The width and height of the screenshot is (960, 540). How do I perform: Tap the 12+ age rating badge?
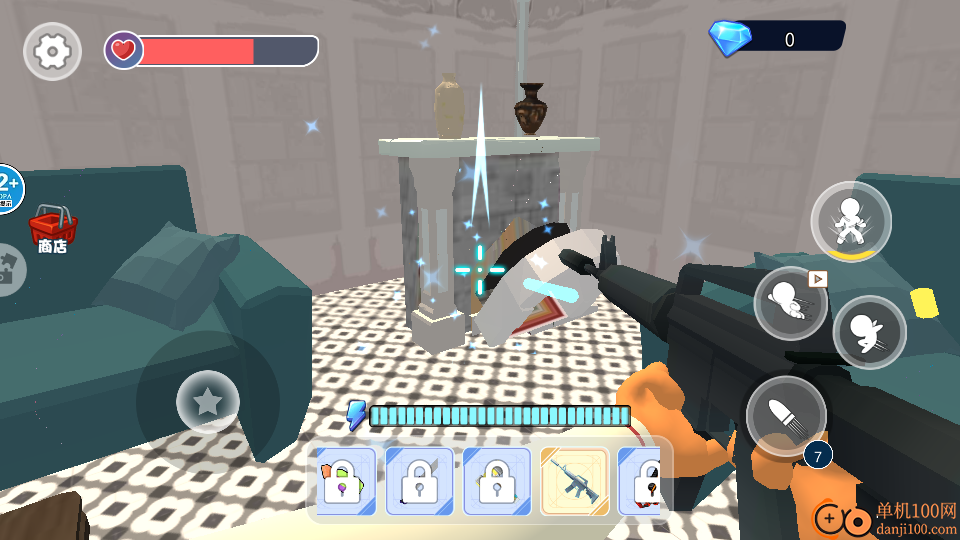[9, 188]
